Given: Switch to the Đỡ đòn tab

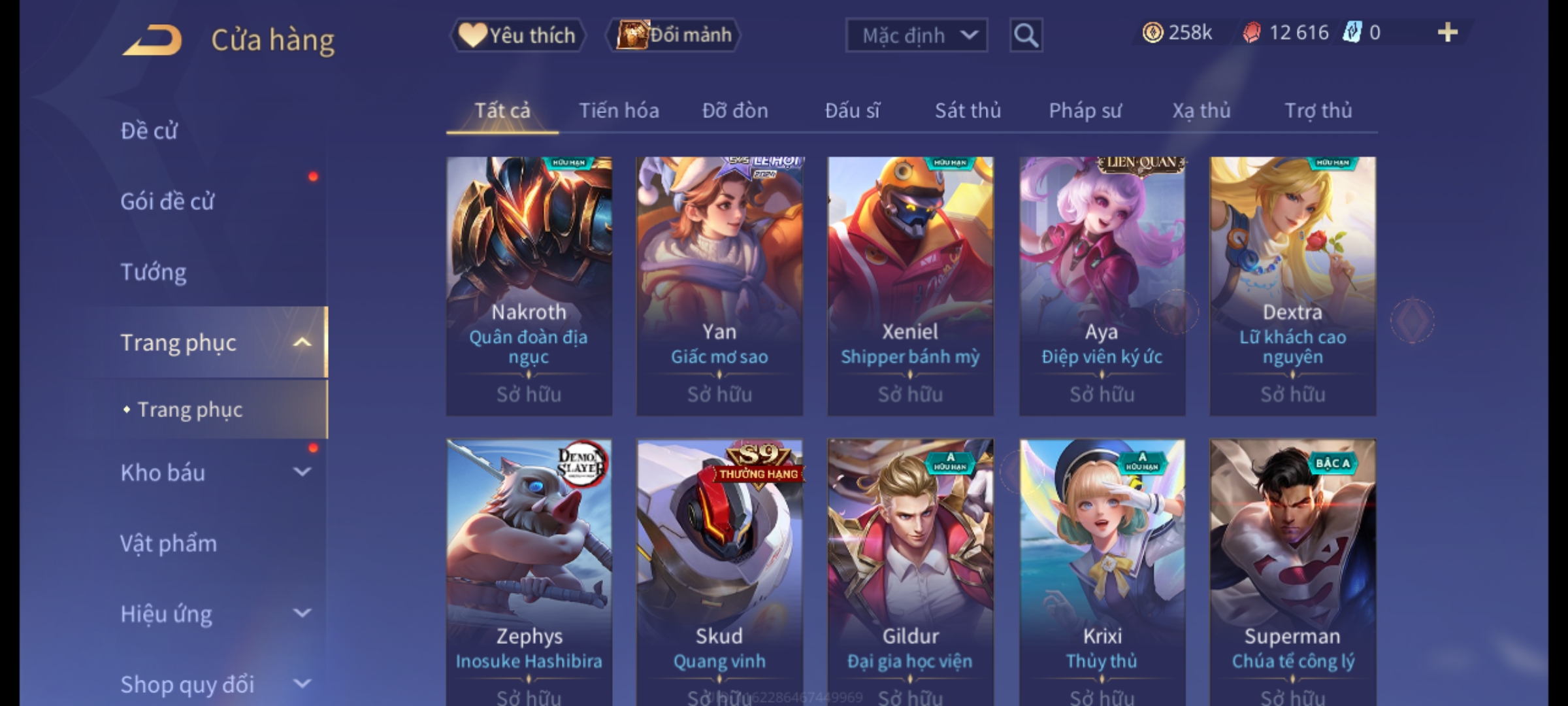Looking at the screenshot, I should (735, 110).
